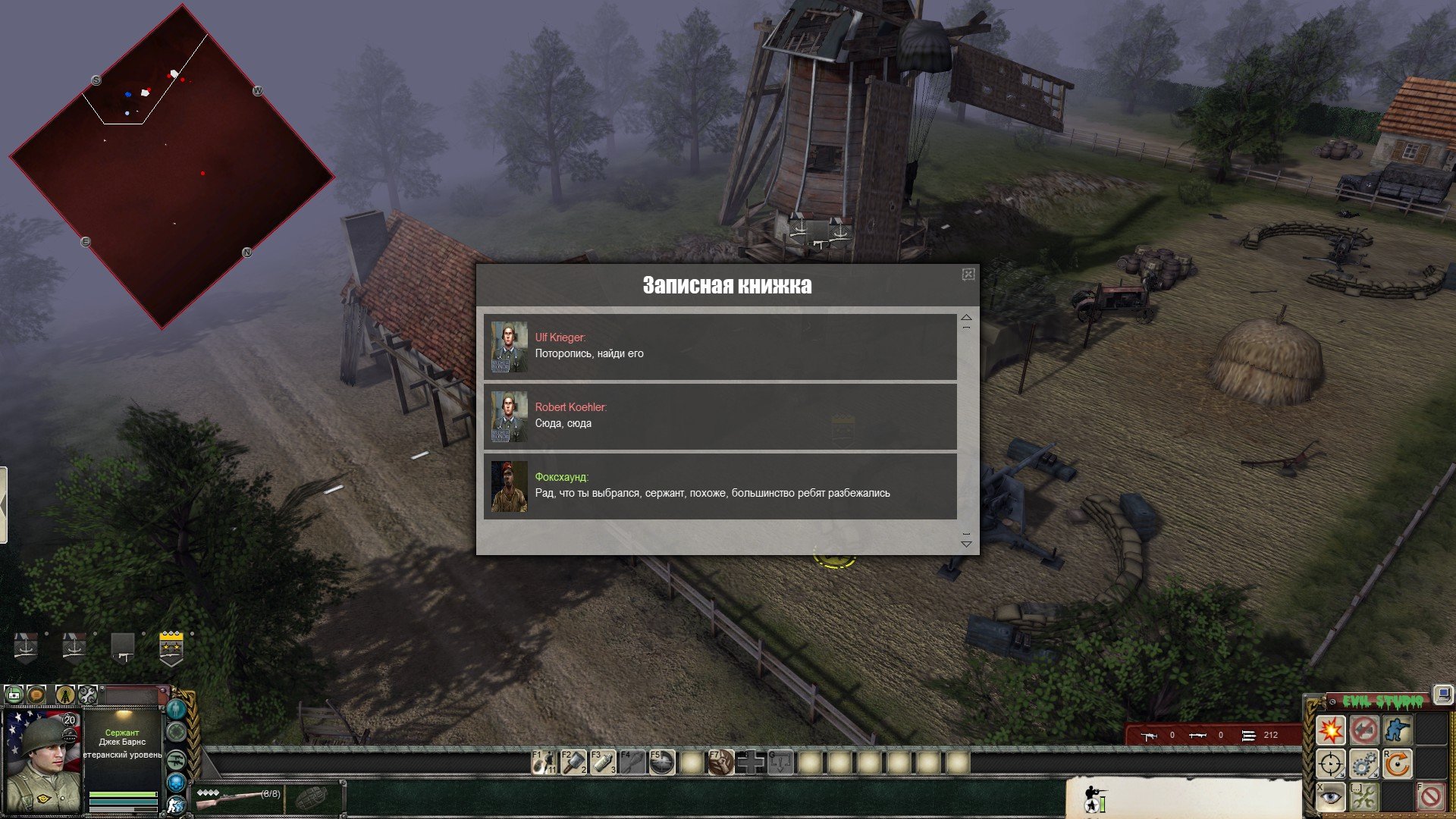Open the orange speech bubble chat icon
The height and width of the screenshot is (819, 1456).
(x=36, y=694)
